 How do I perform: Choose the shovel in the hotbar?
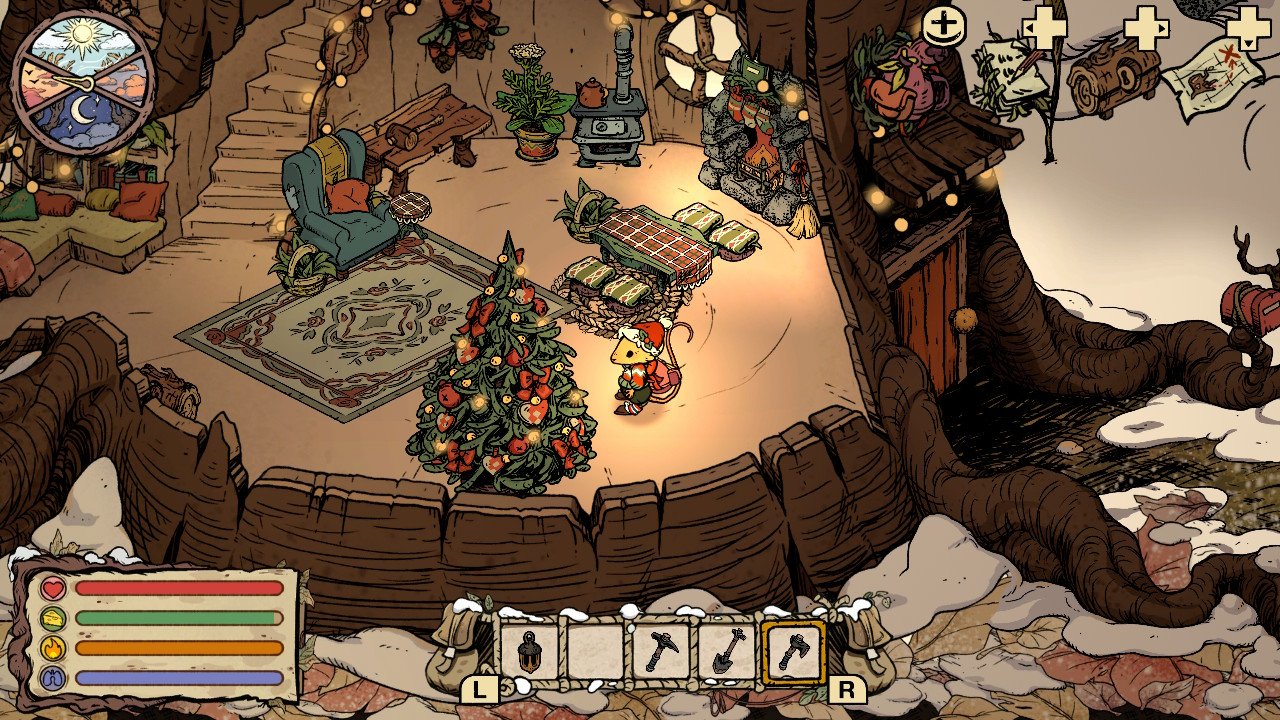click(727, 653)
